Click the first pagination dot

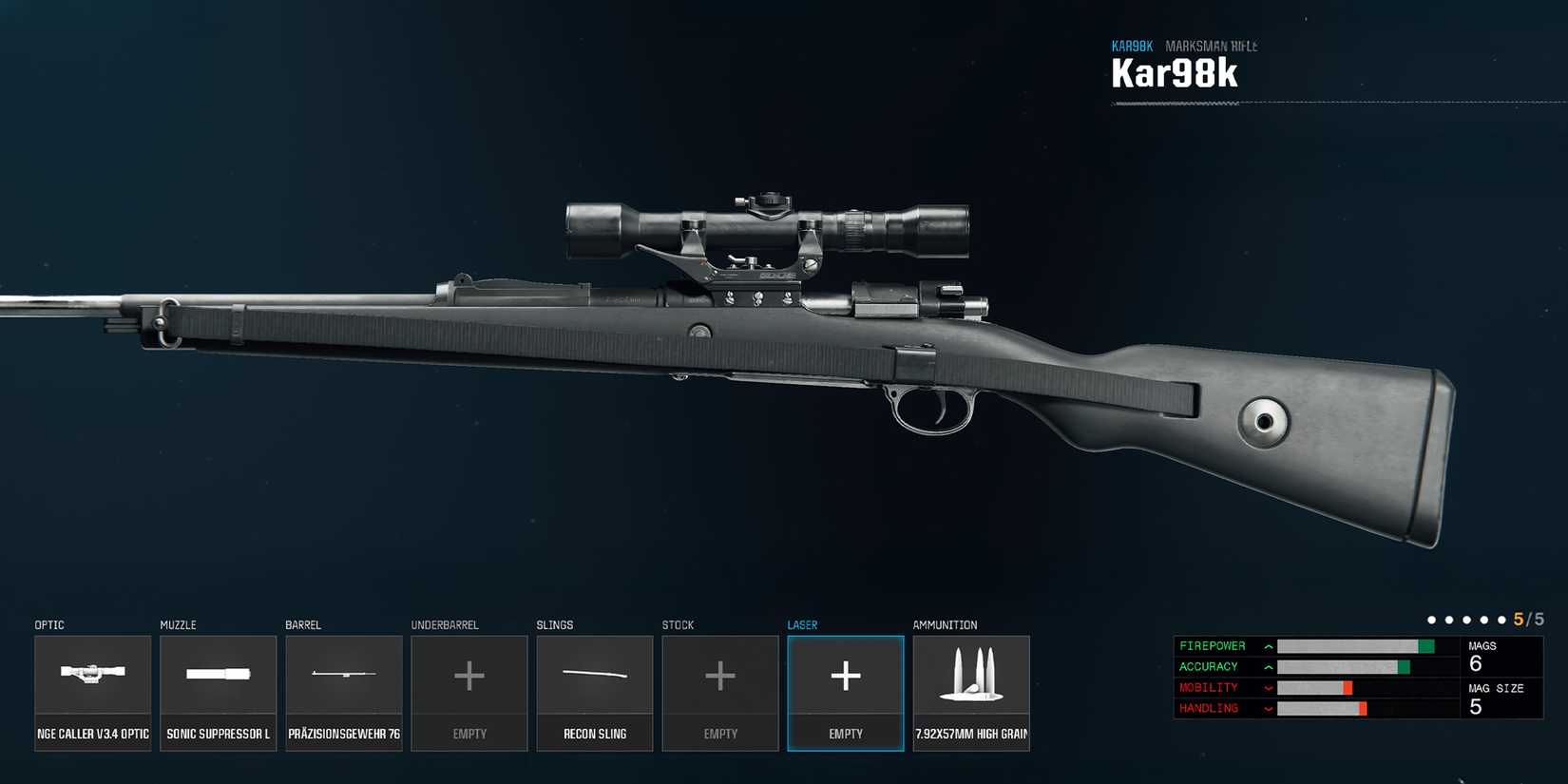click(x=1432, y=618)
